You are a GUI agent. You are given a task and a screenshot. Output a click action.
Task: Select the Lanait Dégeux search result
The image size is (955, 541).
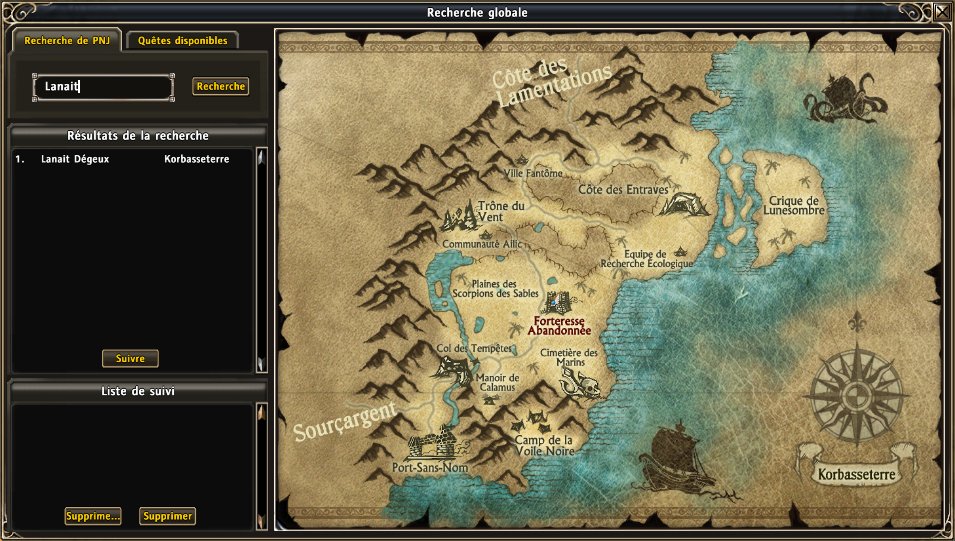point(75,159)
